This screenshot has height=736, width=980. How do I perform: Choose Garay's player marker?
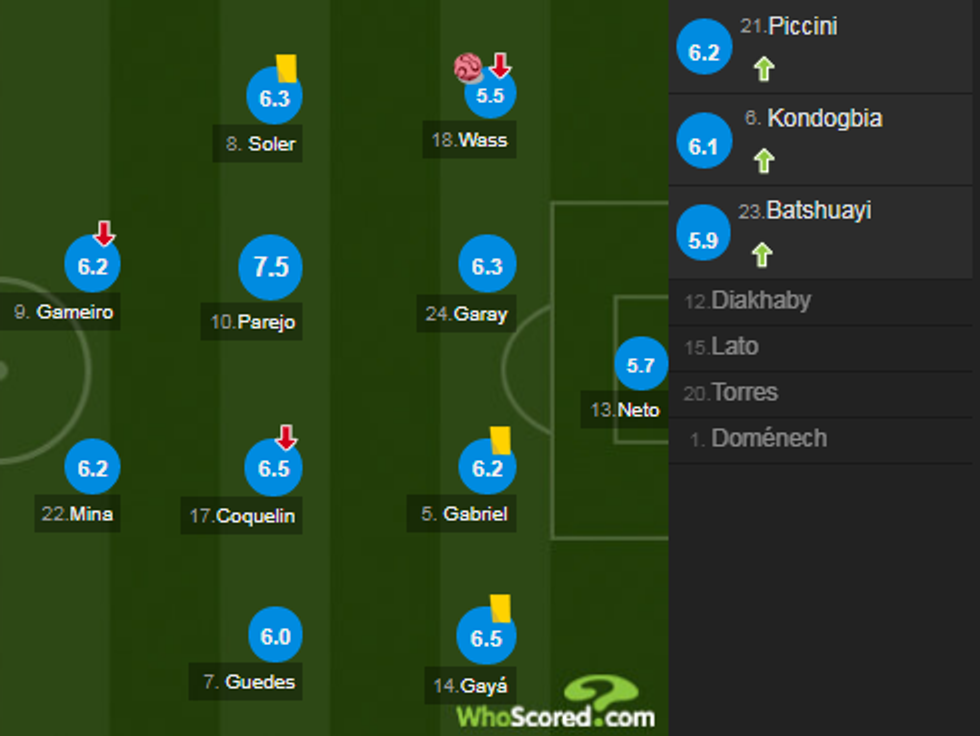coord(487,267)
